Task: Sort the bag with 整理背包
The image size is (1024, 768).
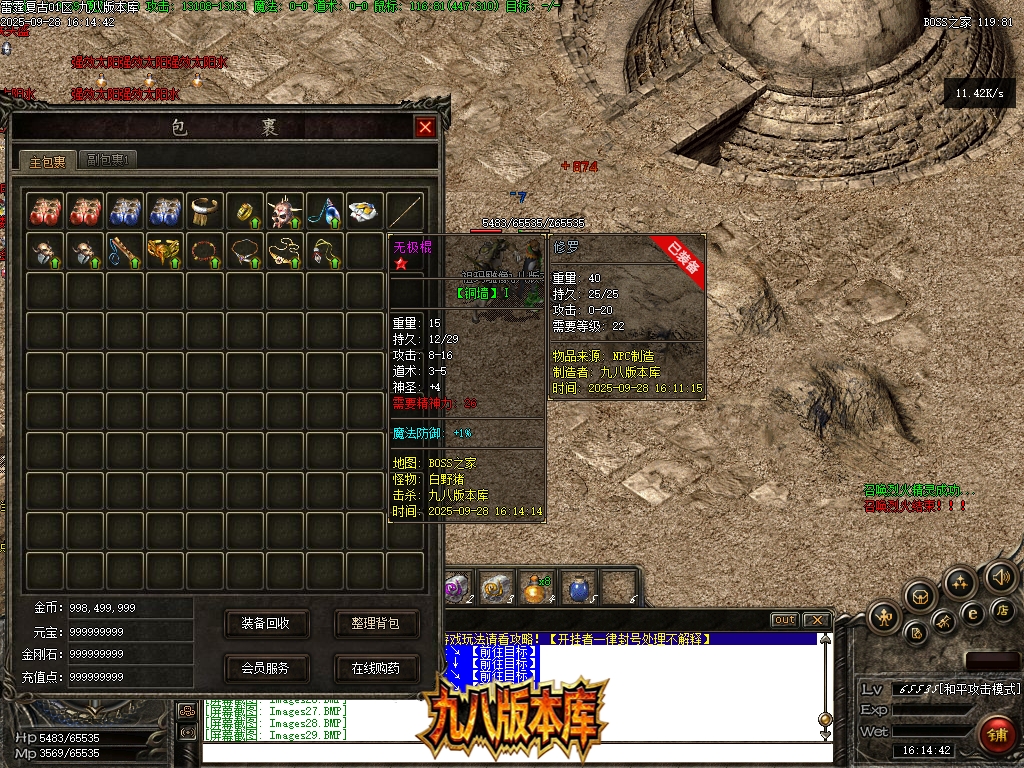Action: click(375, 623)
